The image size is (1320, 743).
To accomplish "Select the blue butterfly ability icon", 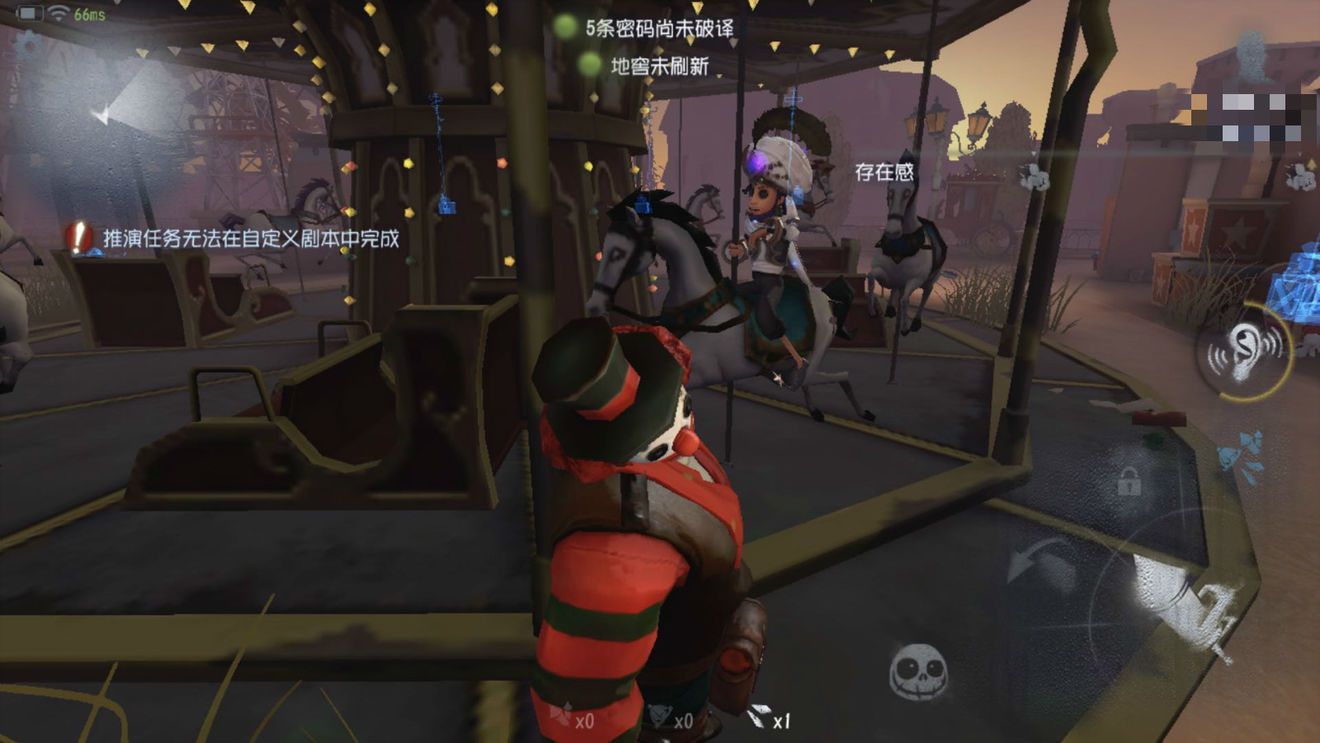I will click(1240, 455).
